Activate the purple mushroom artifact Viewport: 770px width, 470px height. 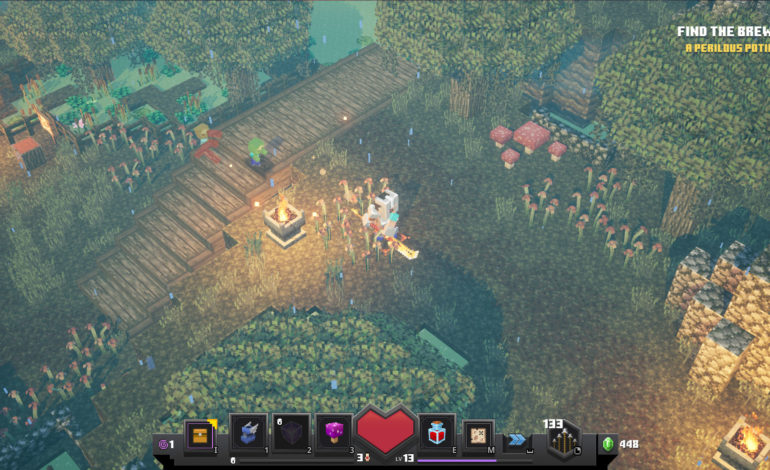click(x=334, y=432)
